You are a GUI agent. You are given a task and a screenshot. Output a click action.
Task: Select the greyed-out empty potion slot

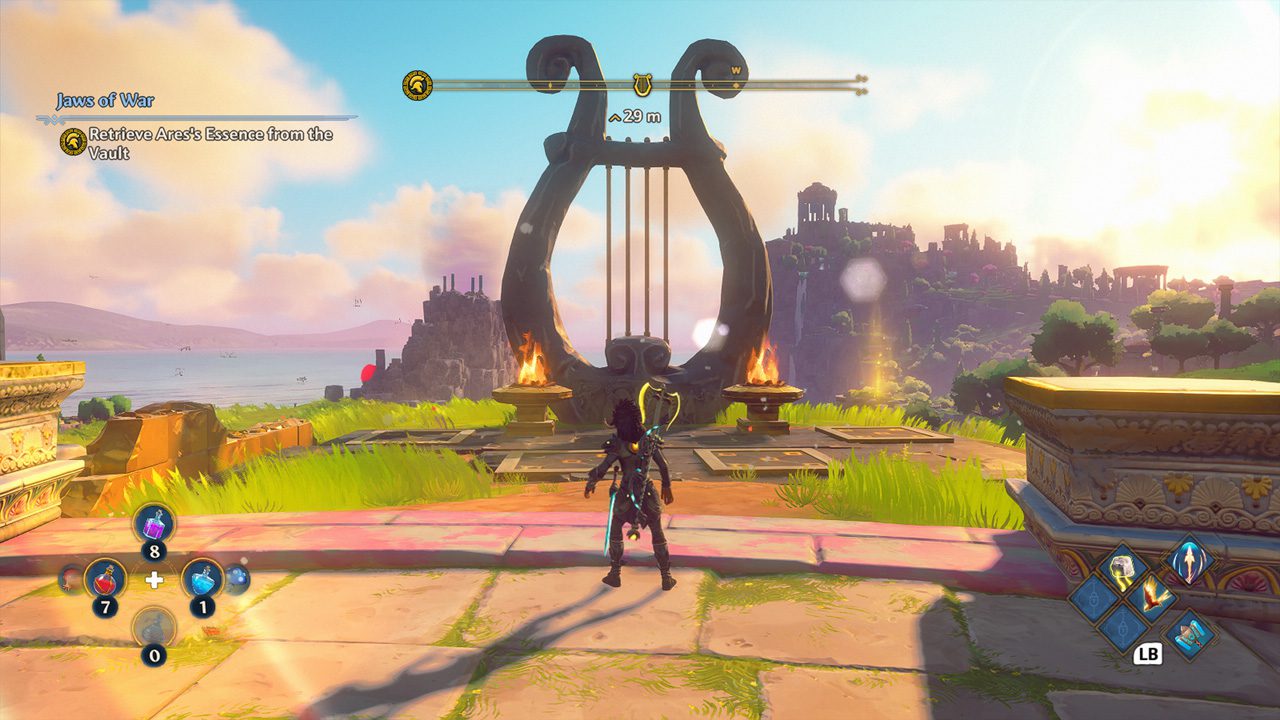(x=154, y=627)
